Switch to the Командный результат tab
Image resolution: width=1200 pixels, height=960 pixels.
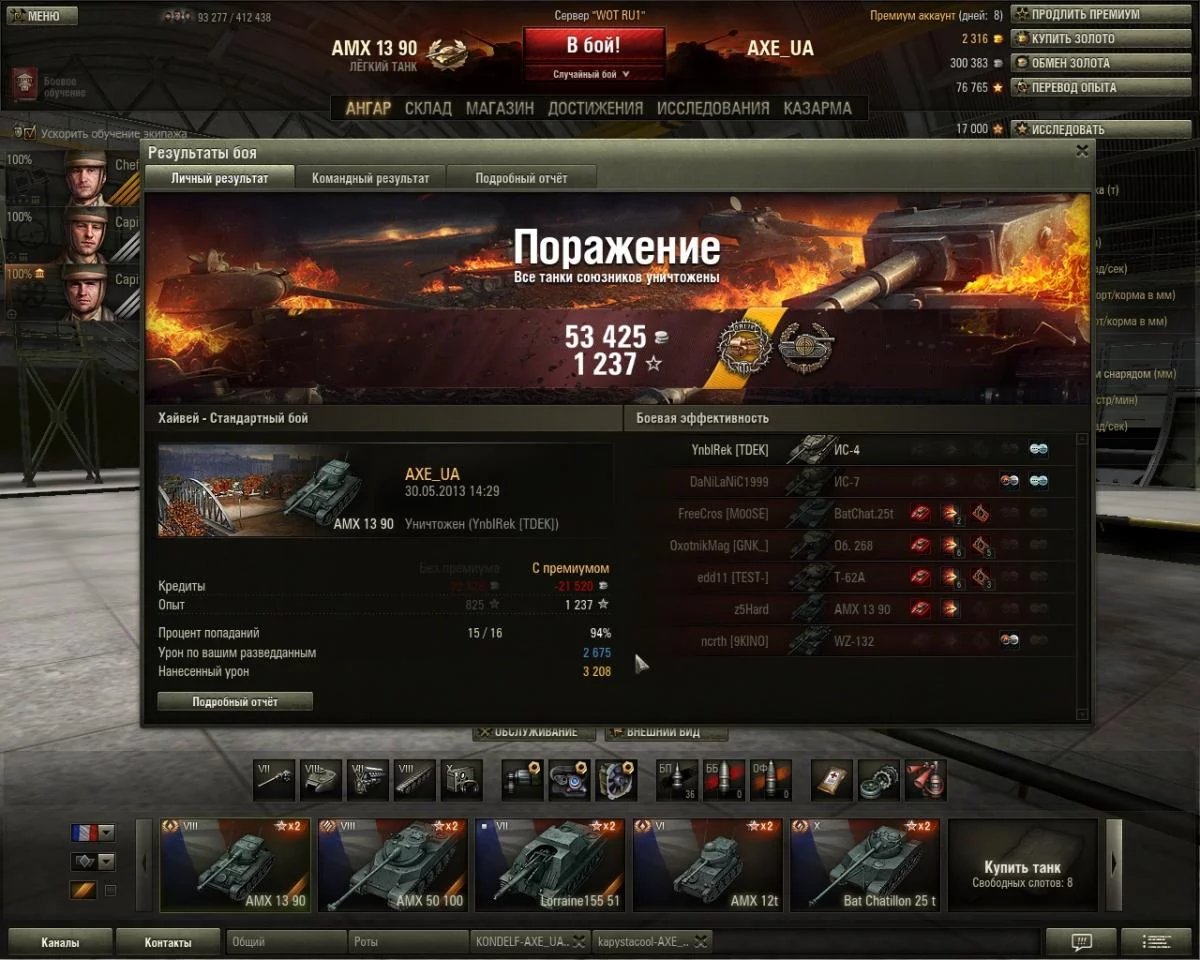pos(370,178)
